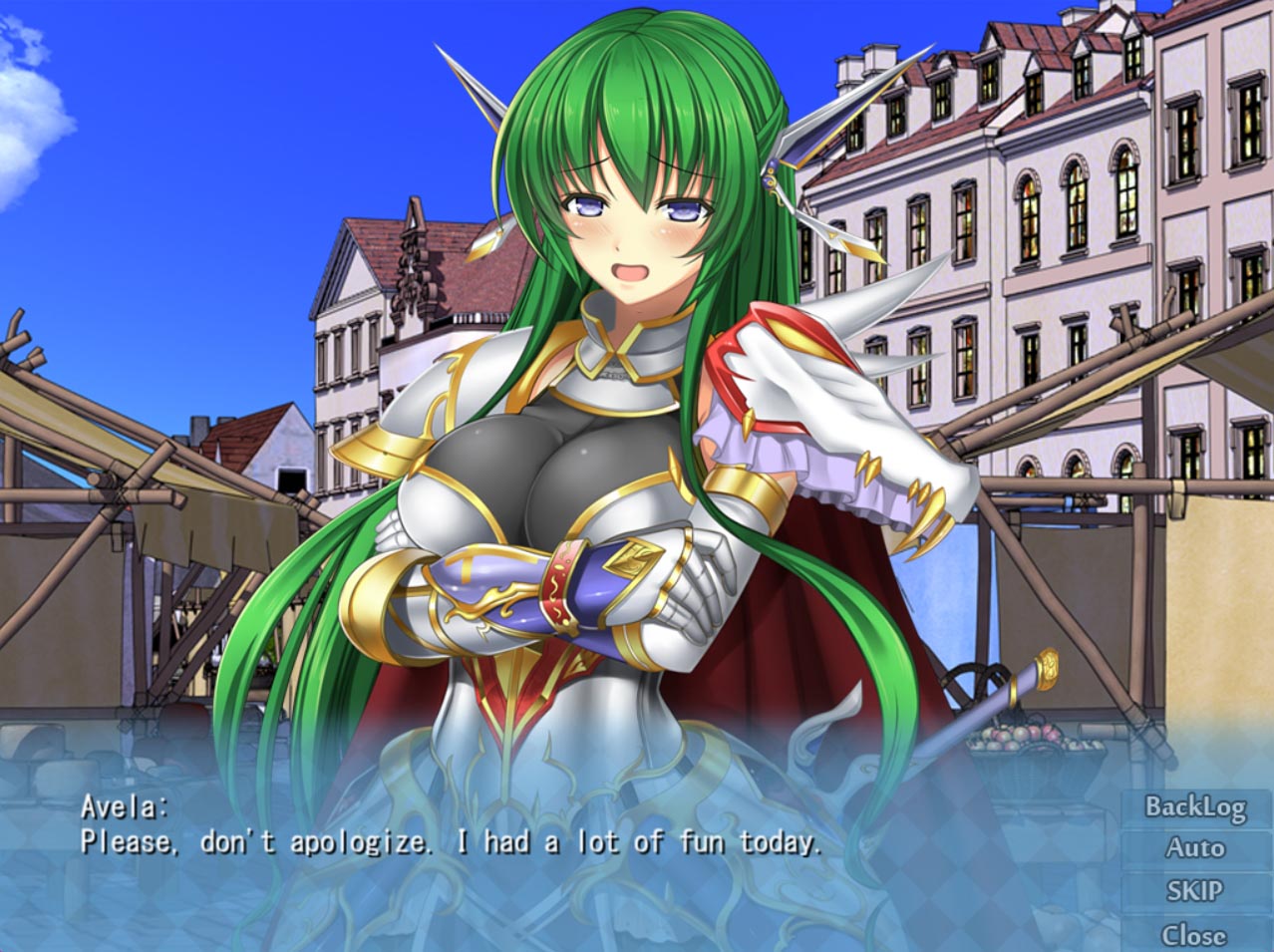Enable Auto text advance
Image resolution: width=1274 pixels, height=952 pixels.
click(1195, 848)
